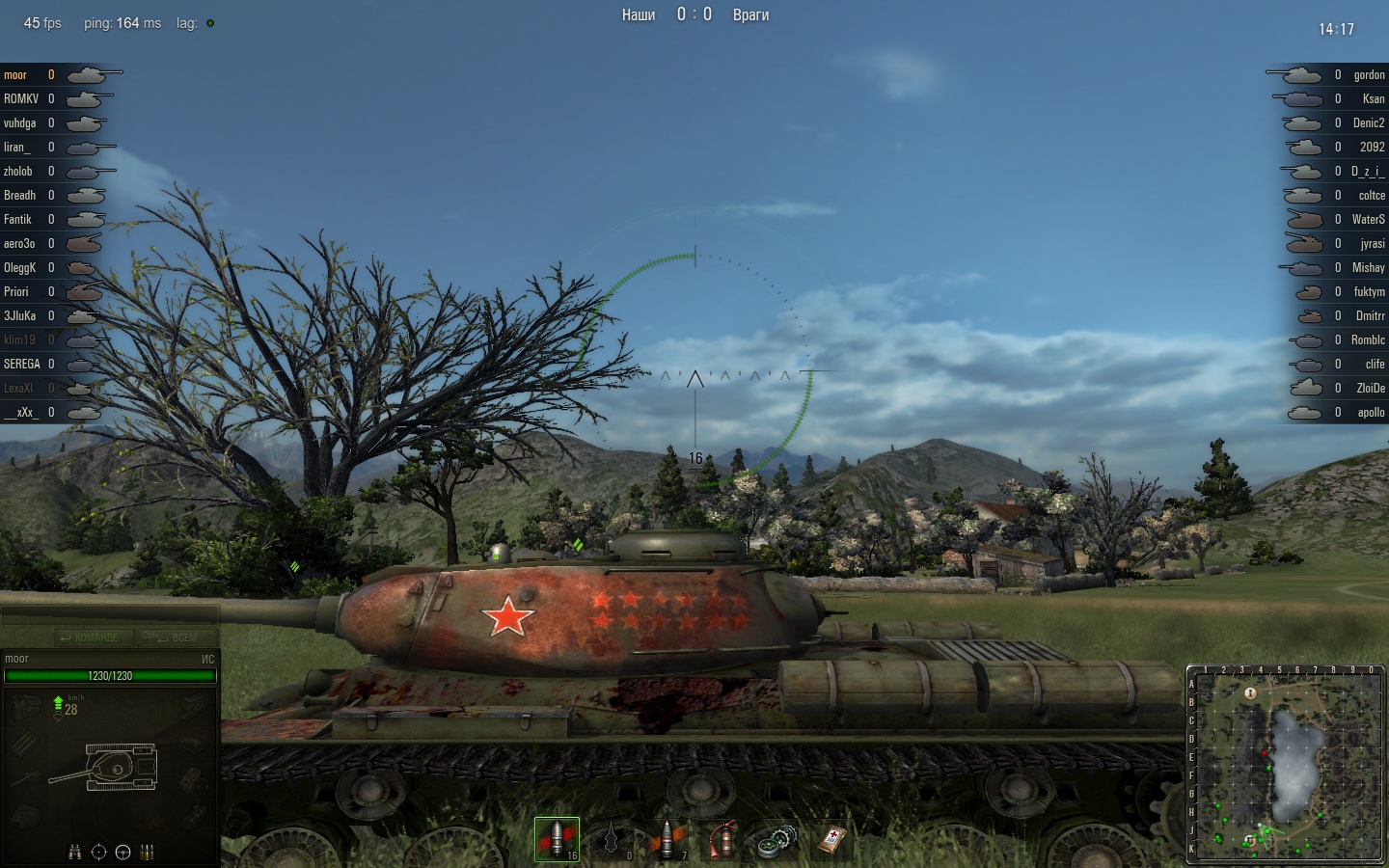Click the crosshair gunner crew icon

click(x=98, y=852)
